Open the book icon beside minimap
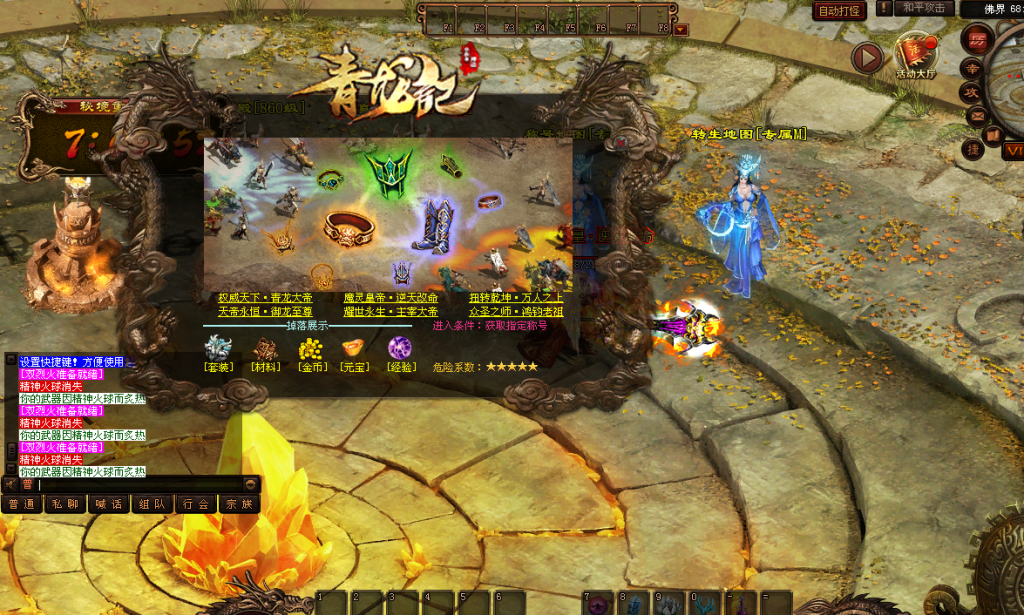The width and height of the screenshot is (1024, 615). coord(992,134)
